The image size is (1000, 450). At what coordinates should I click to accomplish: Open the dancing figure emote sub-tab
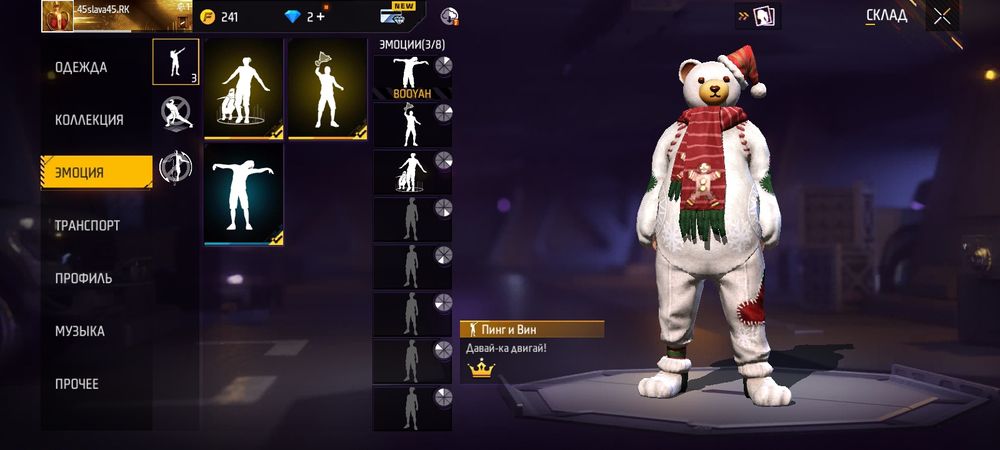pyautogui.click(x=175, y=62)
